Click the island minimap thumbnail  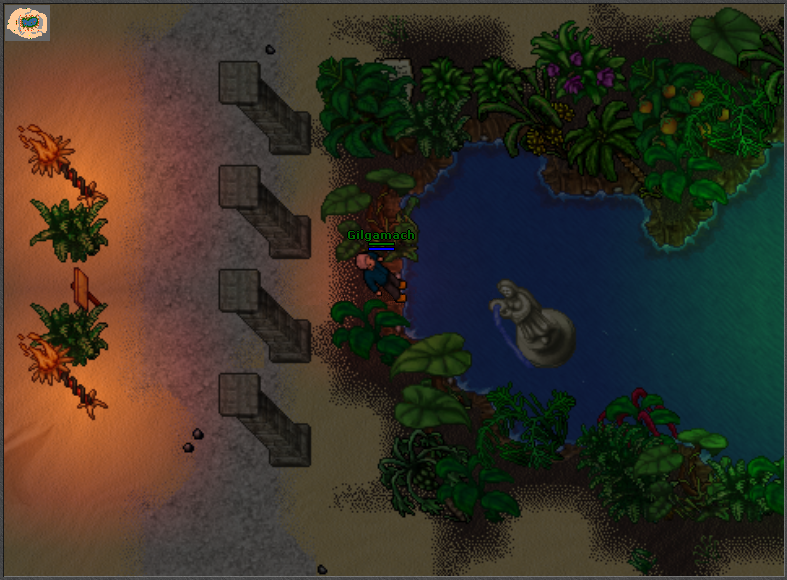28,23
